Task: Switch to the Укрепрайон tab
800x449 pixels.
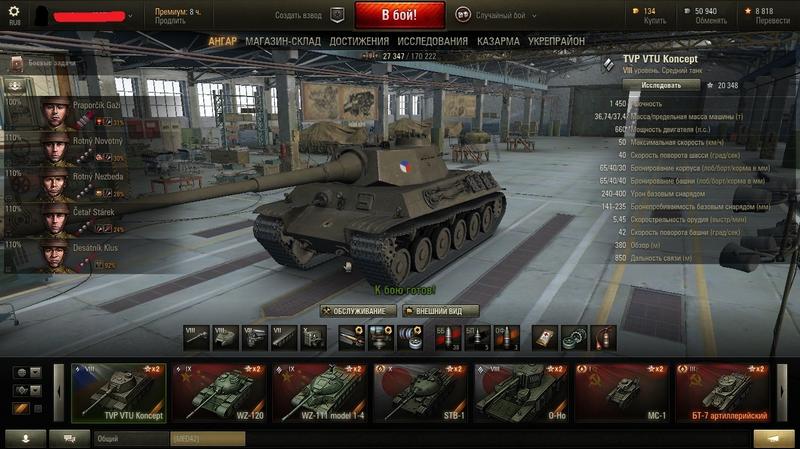Action: tap(556, 41)
